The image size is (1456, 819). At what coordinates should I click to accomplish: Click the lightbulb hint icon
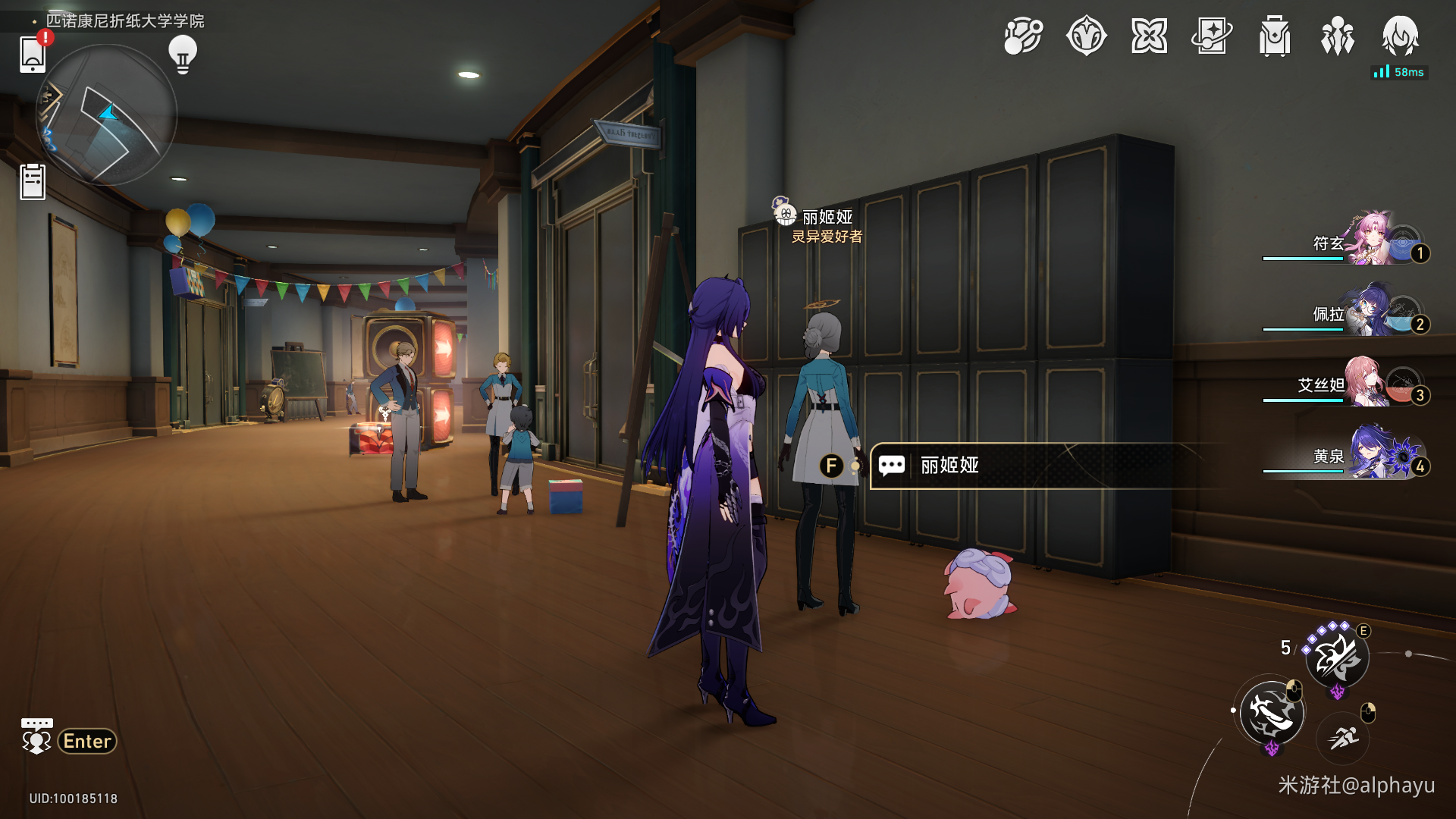click(x=182, y=54)
